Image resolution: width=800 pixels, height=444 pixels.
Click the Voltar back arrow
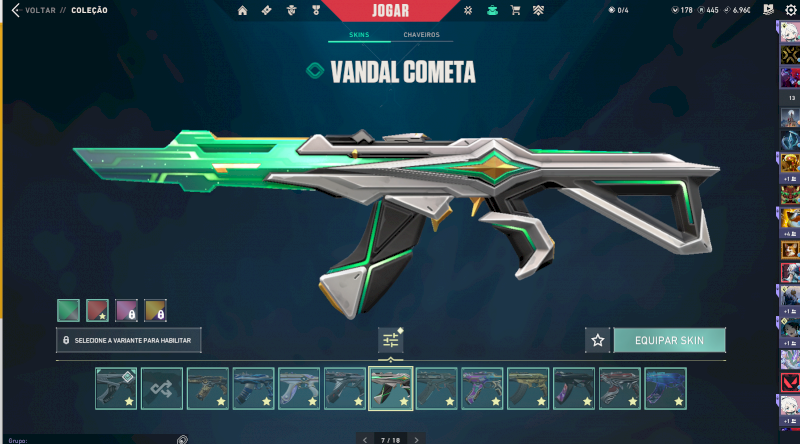pyautogui.click(x=15, y=10)
